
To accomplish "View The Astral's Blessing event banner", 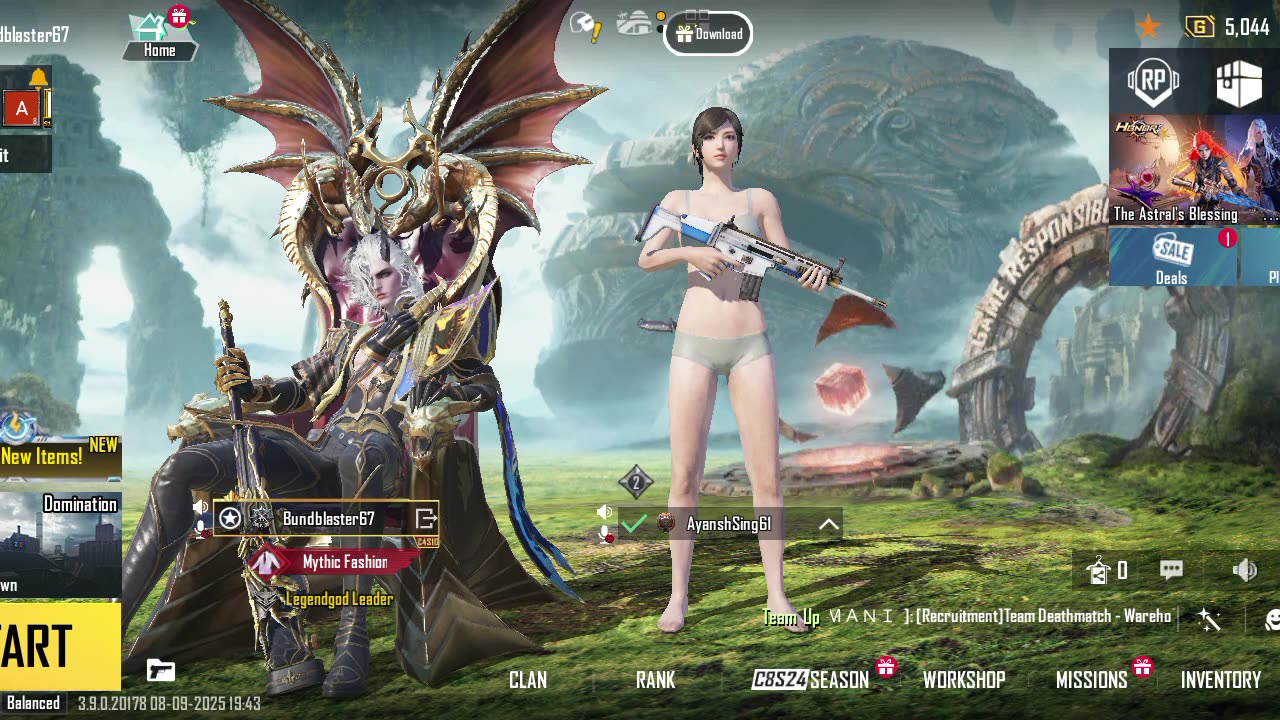I will [1175, 170].
